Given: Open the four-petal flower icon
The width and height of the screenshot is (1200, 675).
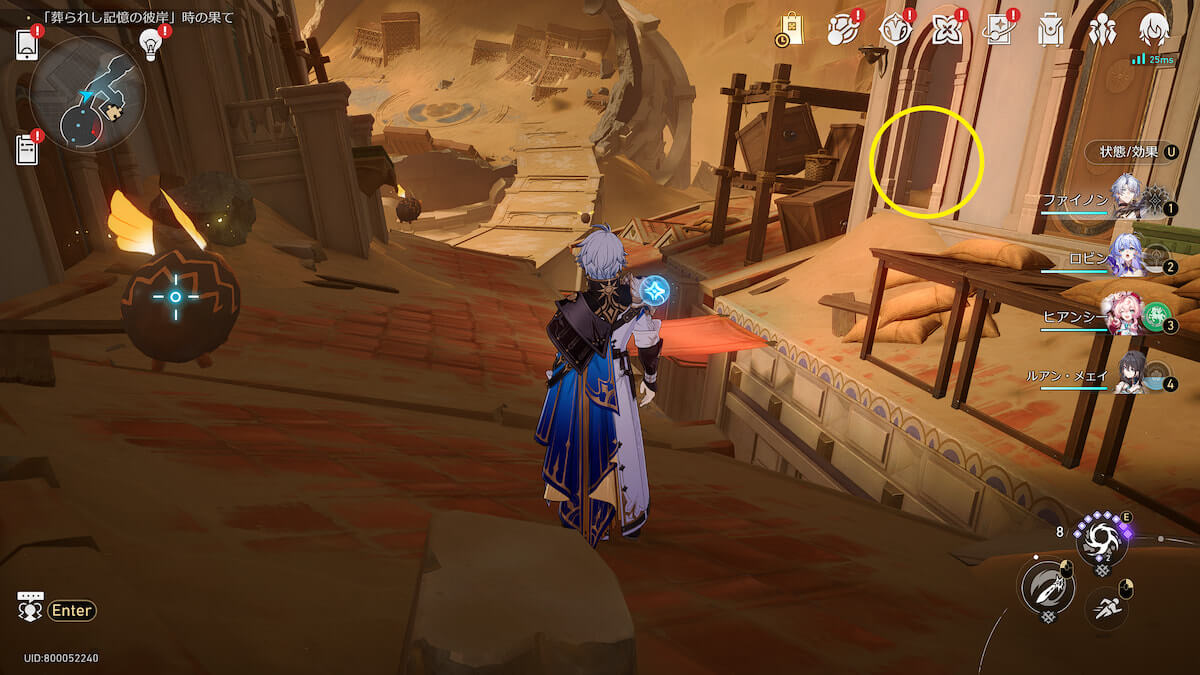Looking at the screenshot, I should coord(946,30).
